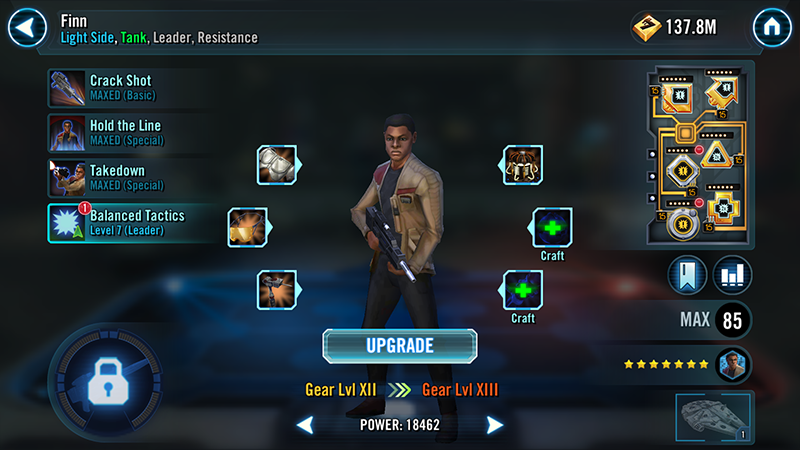Click the bookmark icon button
Image resolution: width=800 pixels, height=450 pixels.
pyautogui.click(x=687, y=274)
